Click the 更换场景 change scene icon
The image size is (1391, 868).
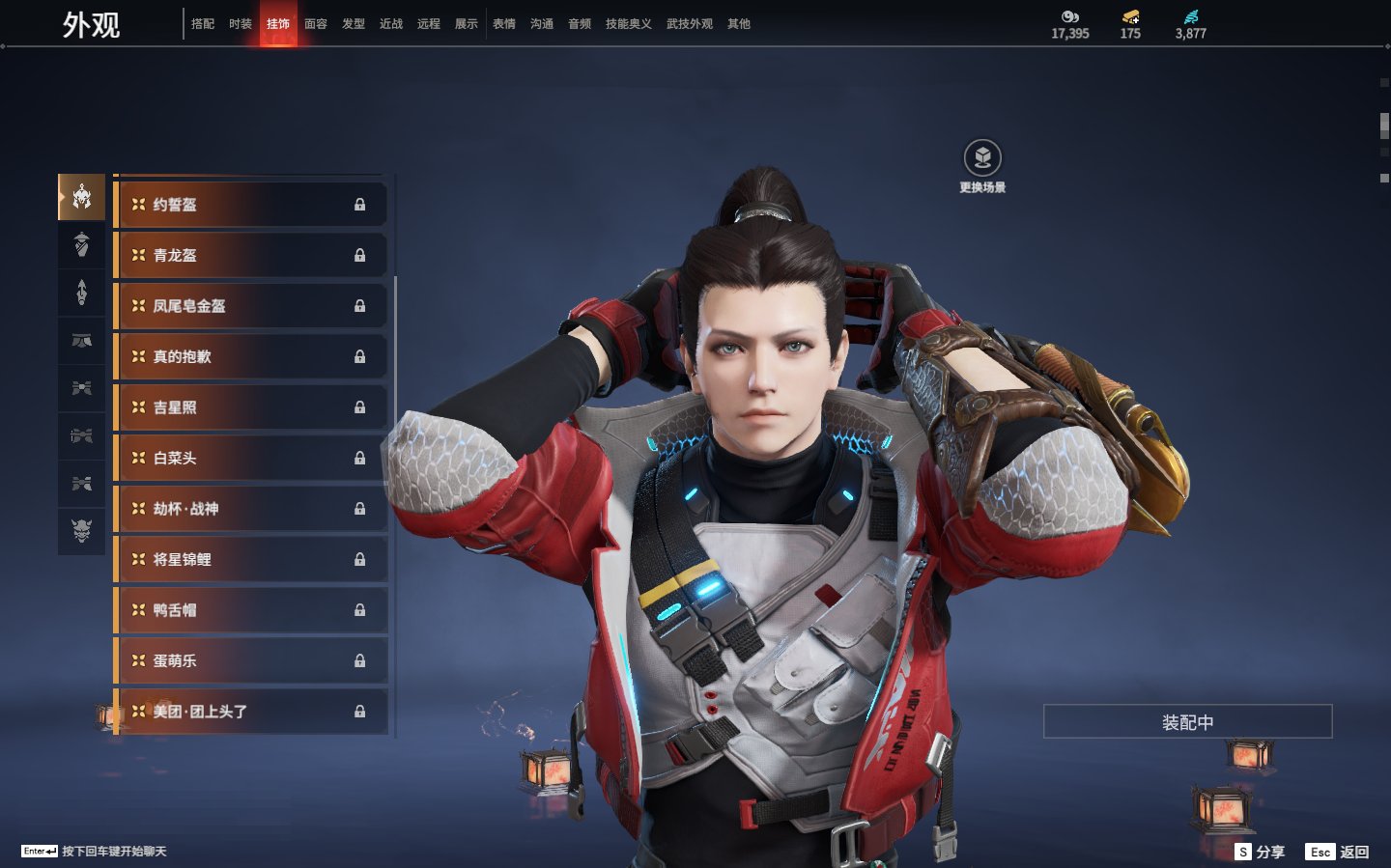pyautogui.click(x=982, y=158)
